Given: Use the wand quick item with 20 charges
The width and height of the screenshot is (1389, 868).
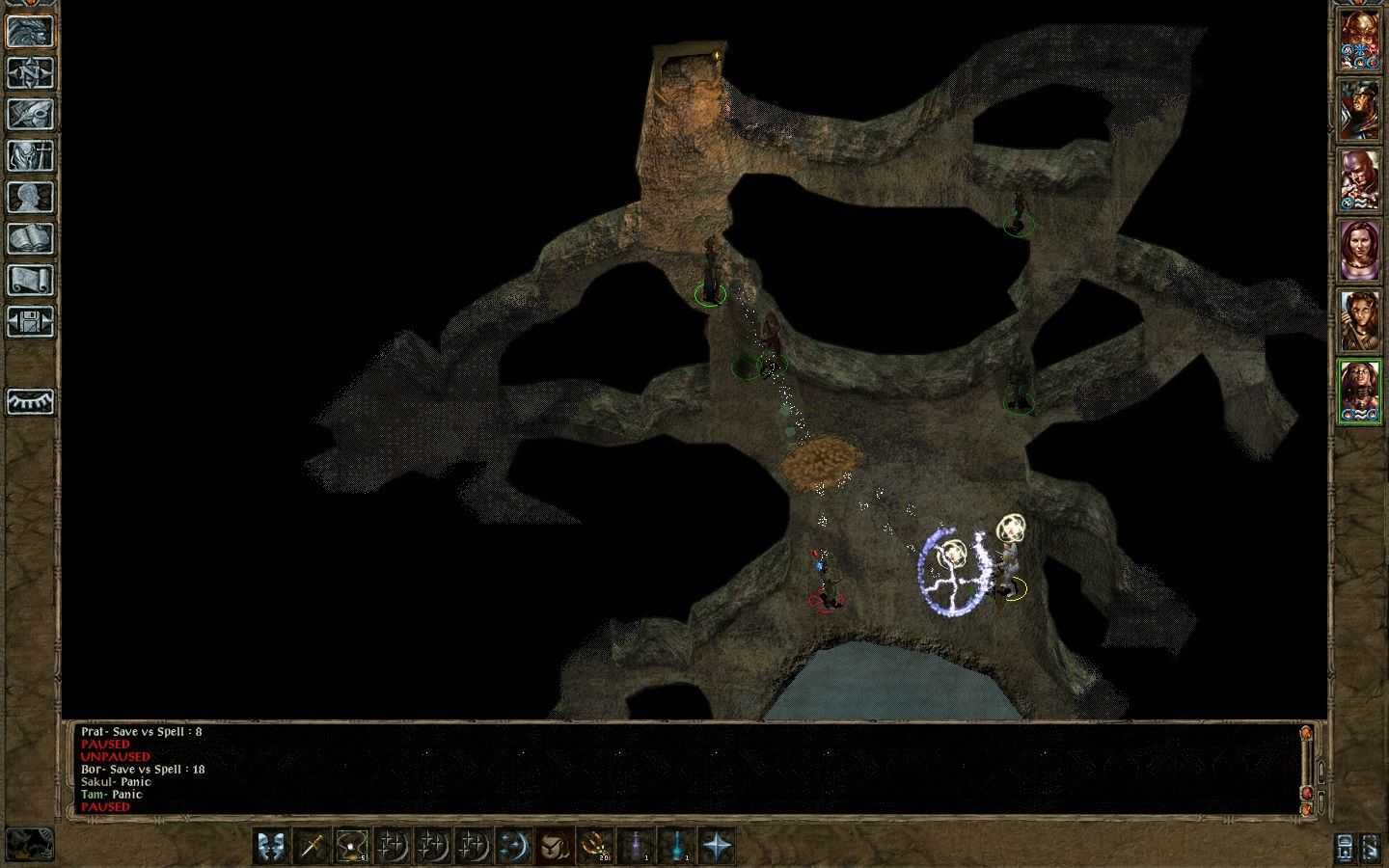Looking at the screenshot, I should pyautogui.click(x=594, y=846).
